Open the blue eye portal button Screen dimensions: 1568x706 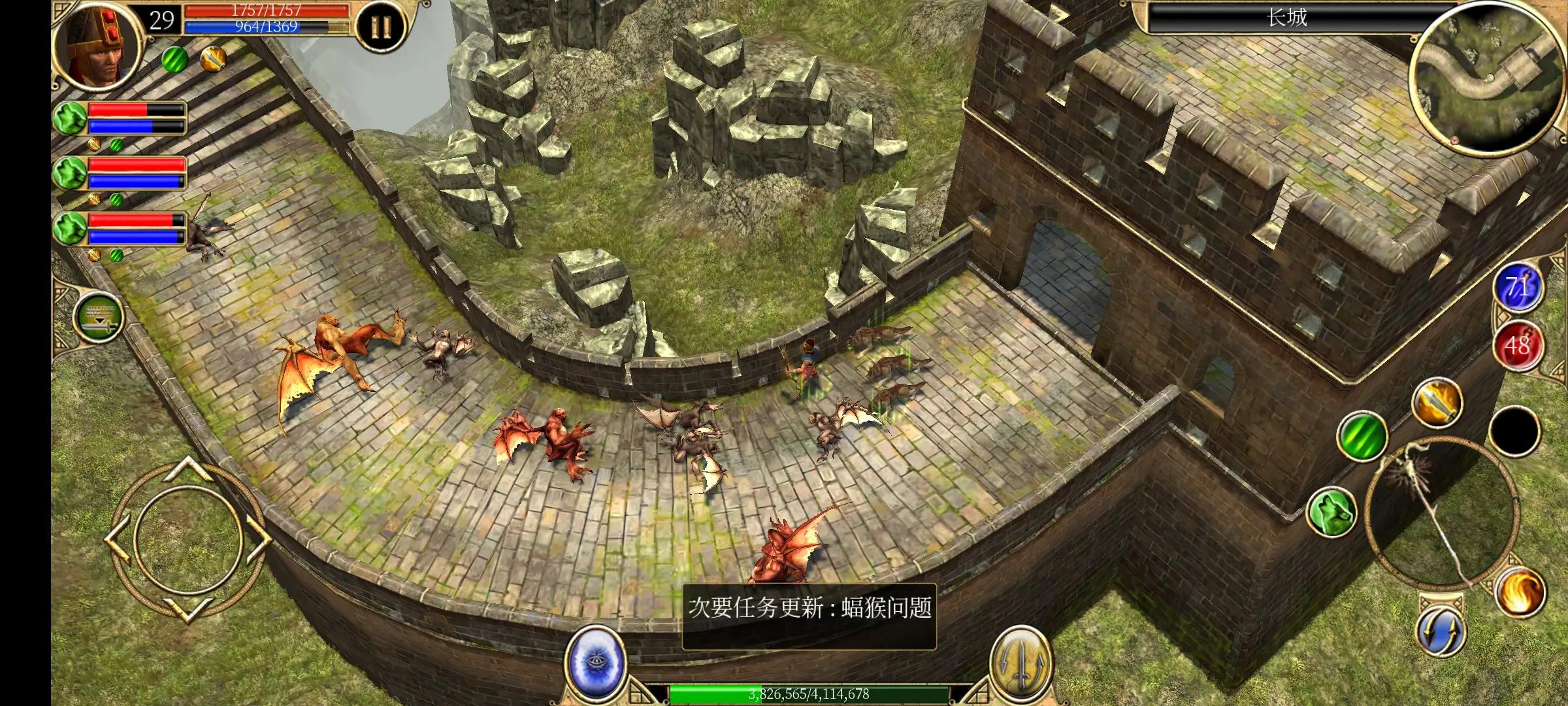596,660
